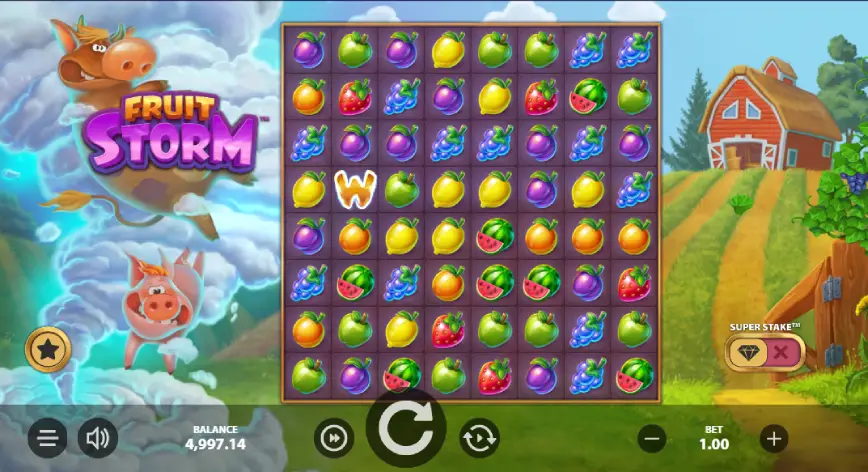The height and width of the screenshot is (472, 868).
Task: Decrease the bet with the minus button
Action: [652, 437]
